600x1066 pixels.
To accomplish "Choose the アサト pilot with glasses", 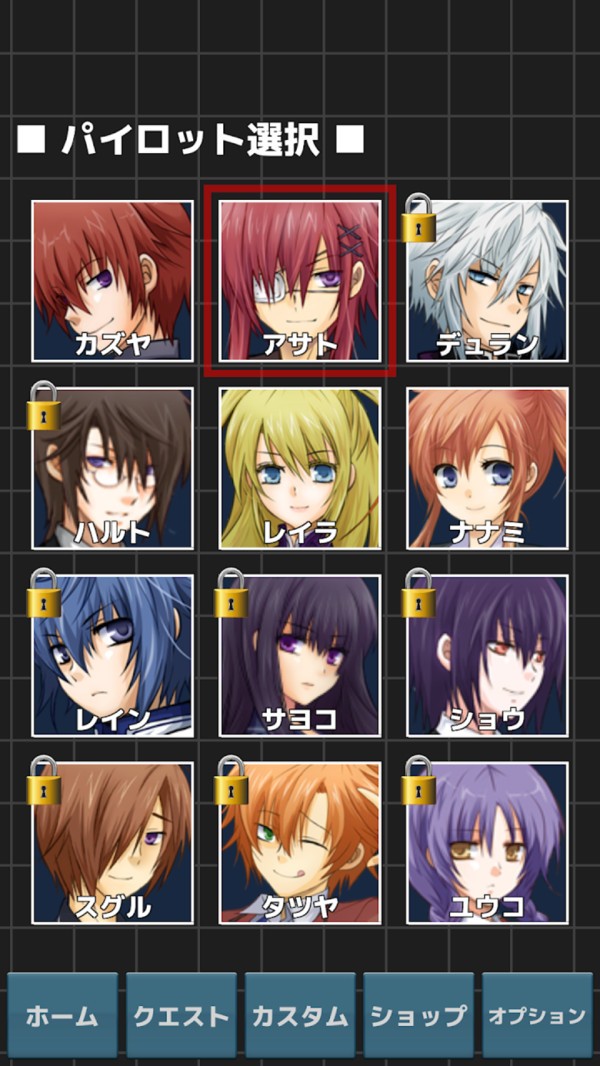I will pyautogui.click(x=300, y=281).
